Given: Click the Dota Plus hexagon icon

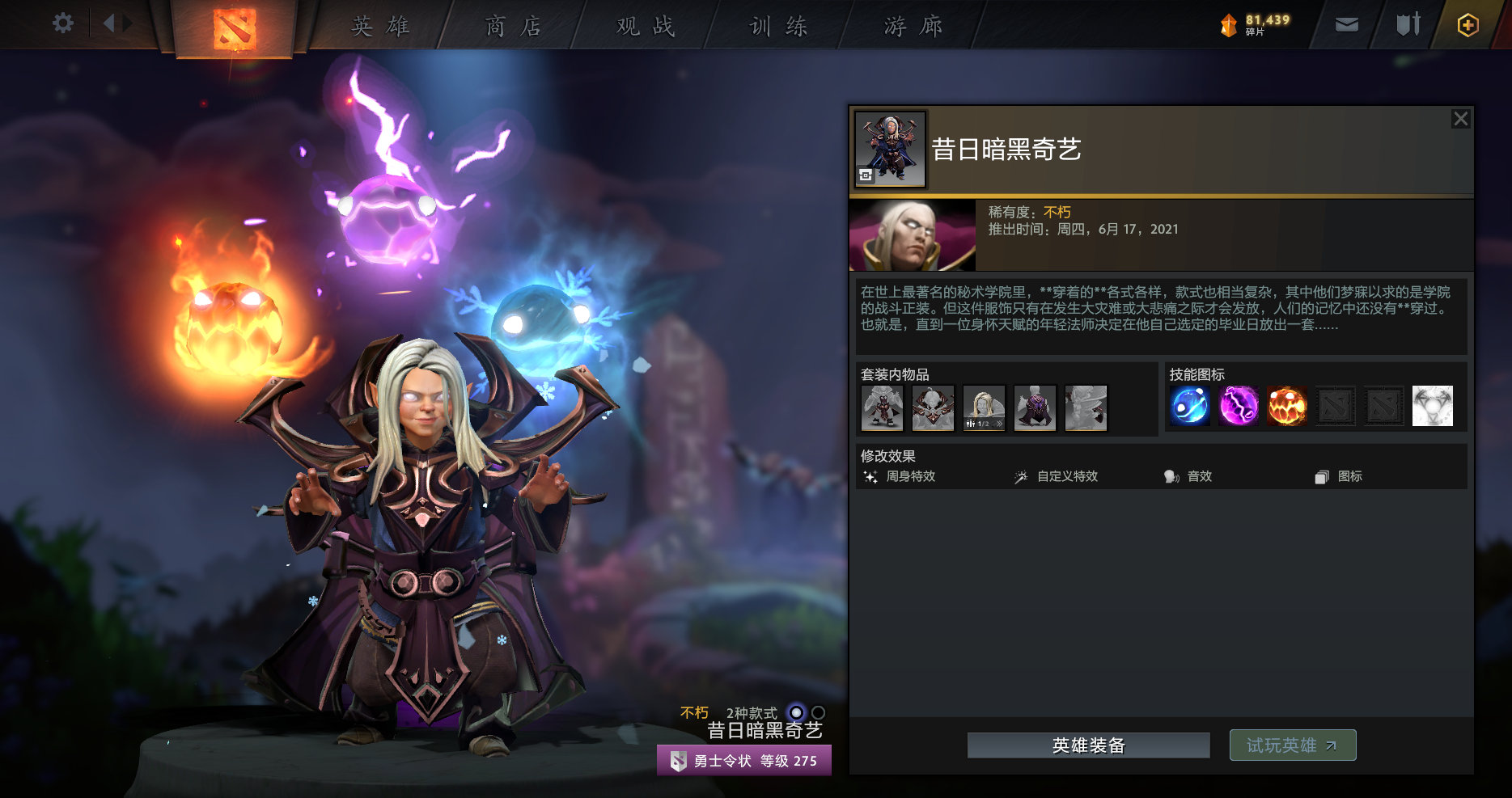Looking at the screenshot, I should (1467, 25).
